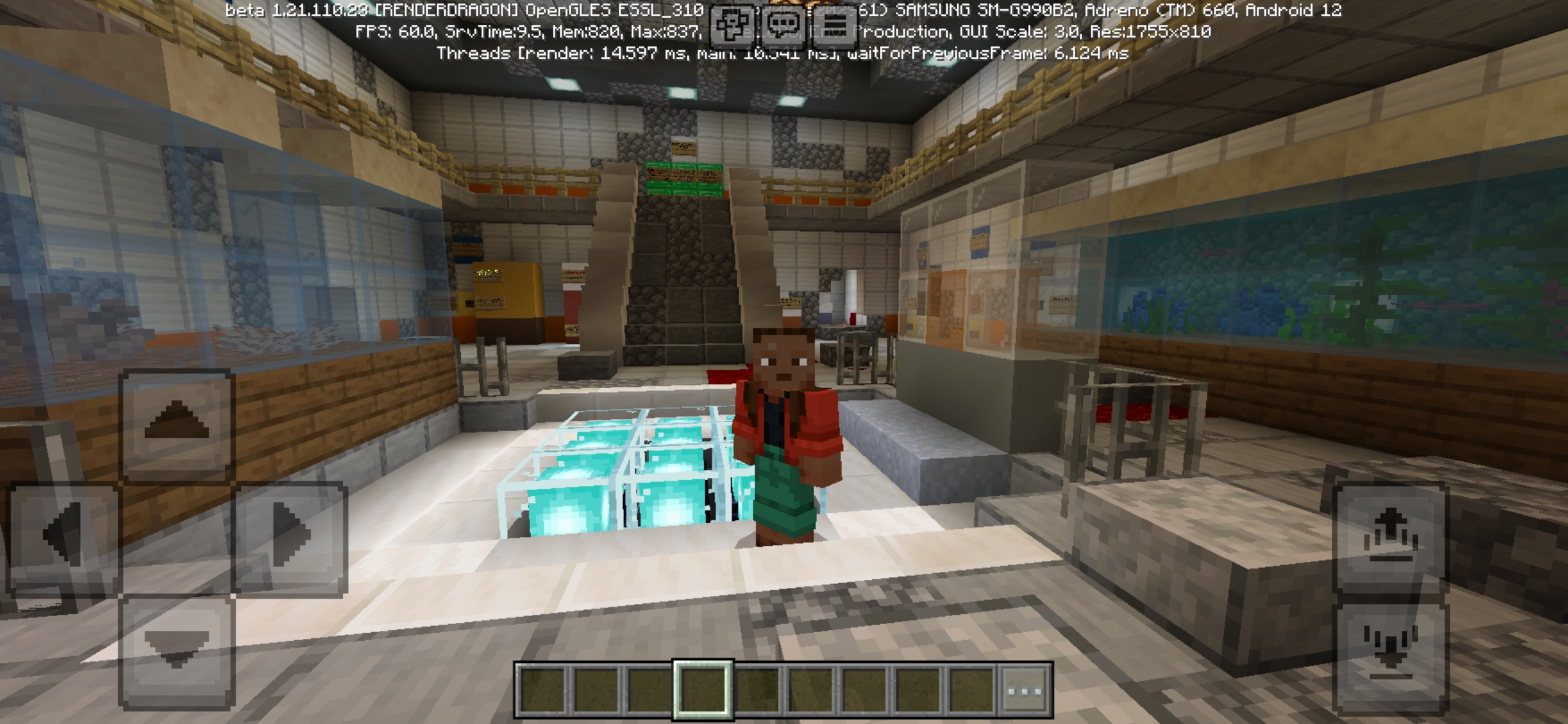Open chat with the speech bubble icon

coord(783,23)
